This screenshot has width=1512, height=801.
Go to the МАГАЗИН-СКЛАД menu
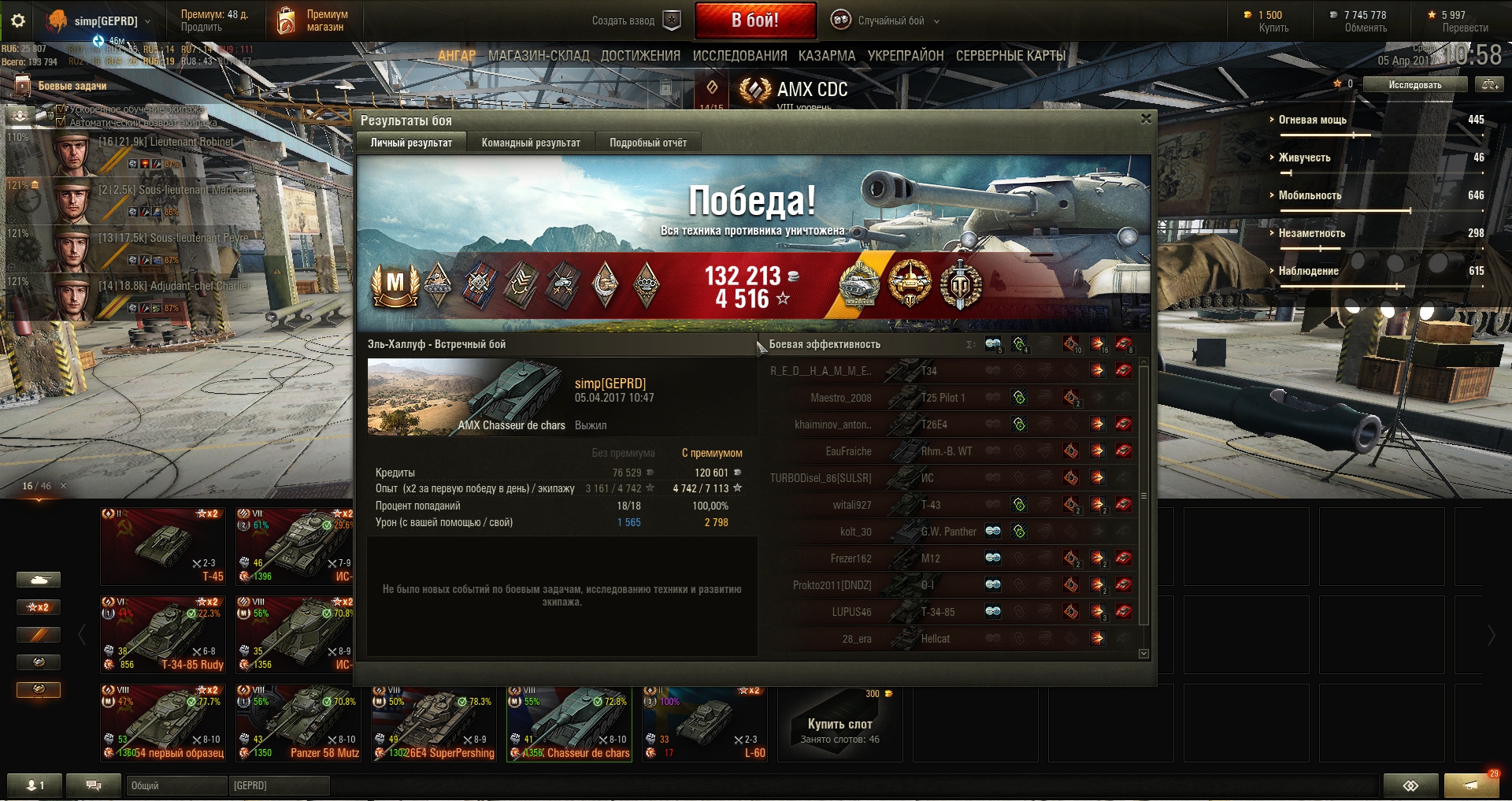point(539,56)
